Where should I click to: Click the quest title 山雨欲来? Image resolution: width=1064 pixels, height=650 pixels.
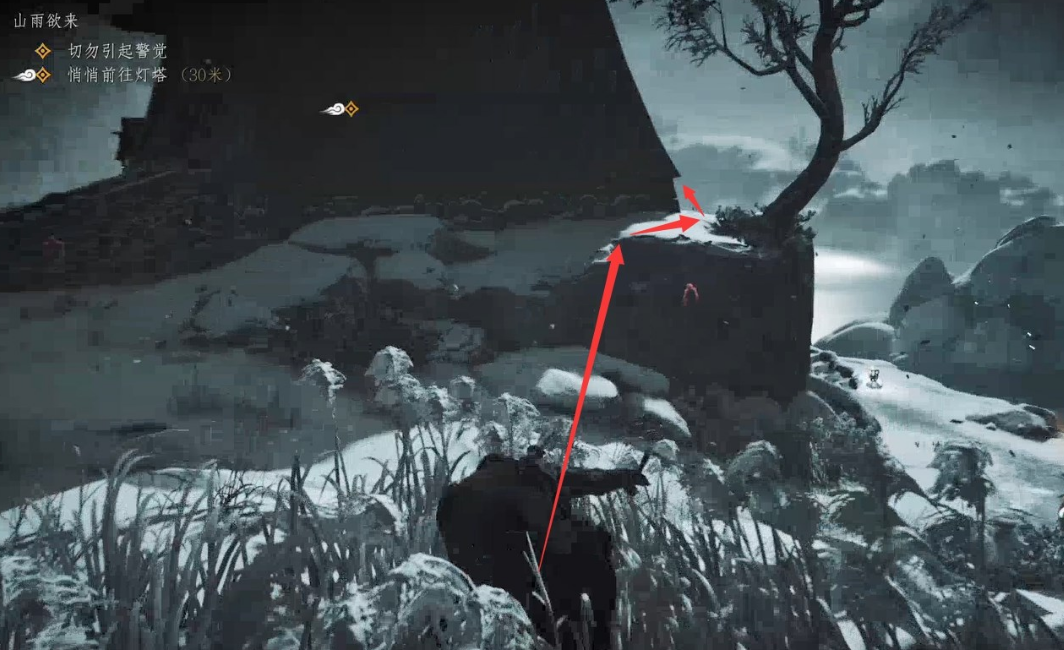pos(46,20)
